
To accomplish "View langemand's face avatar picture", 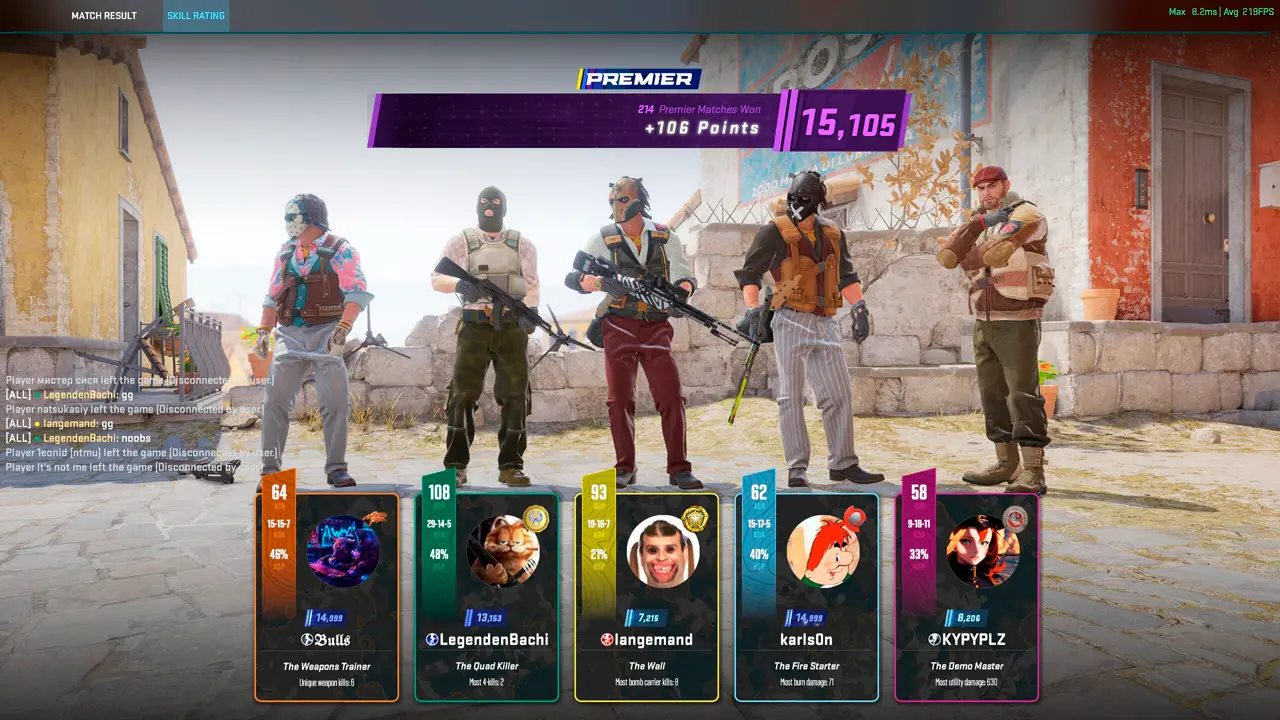I will [x=663, y=551].
